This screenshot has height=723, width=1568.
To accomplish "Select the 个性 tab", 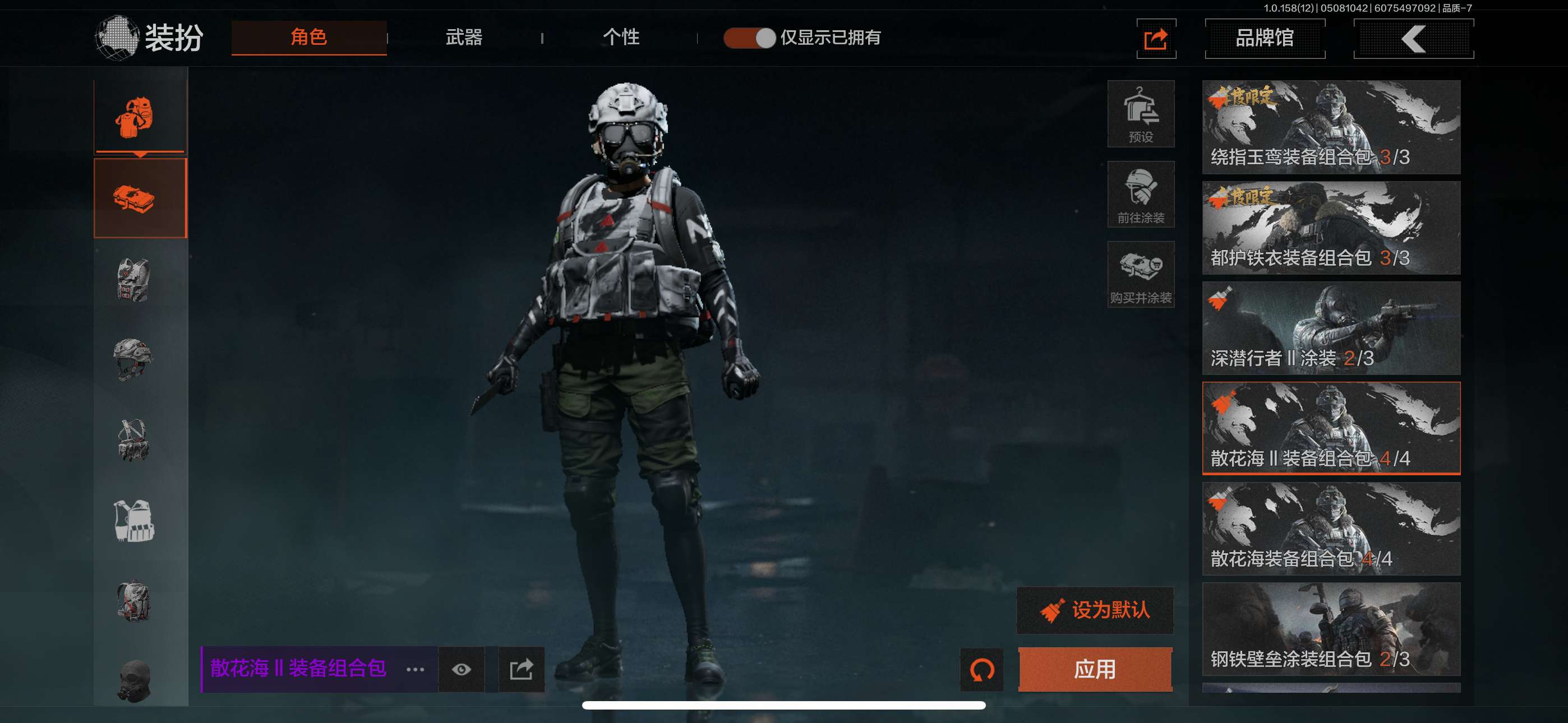I will [x=620, y=38].
